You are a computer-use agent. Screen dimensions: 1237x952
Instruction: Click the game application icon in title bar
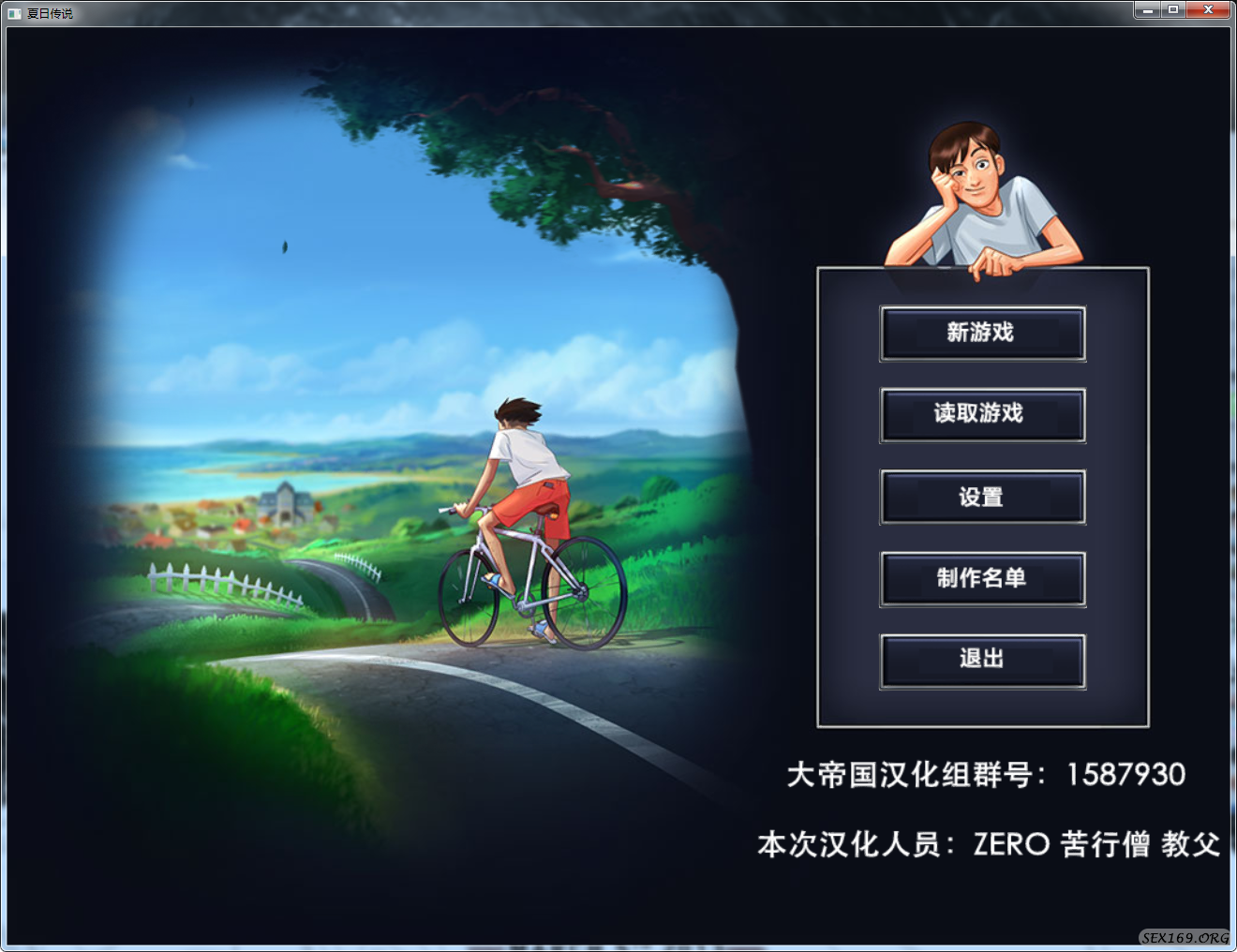[13, 13]
